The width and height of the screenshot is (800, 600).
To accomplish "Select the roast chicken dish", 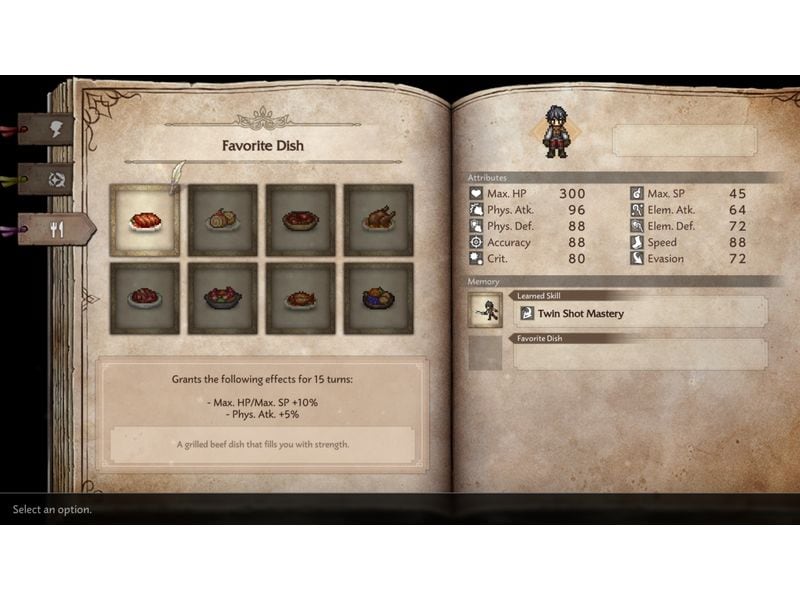I will tap(379, 220).
